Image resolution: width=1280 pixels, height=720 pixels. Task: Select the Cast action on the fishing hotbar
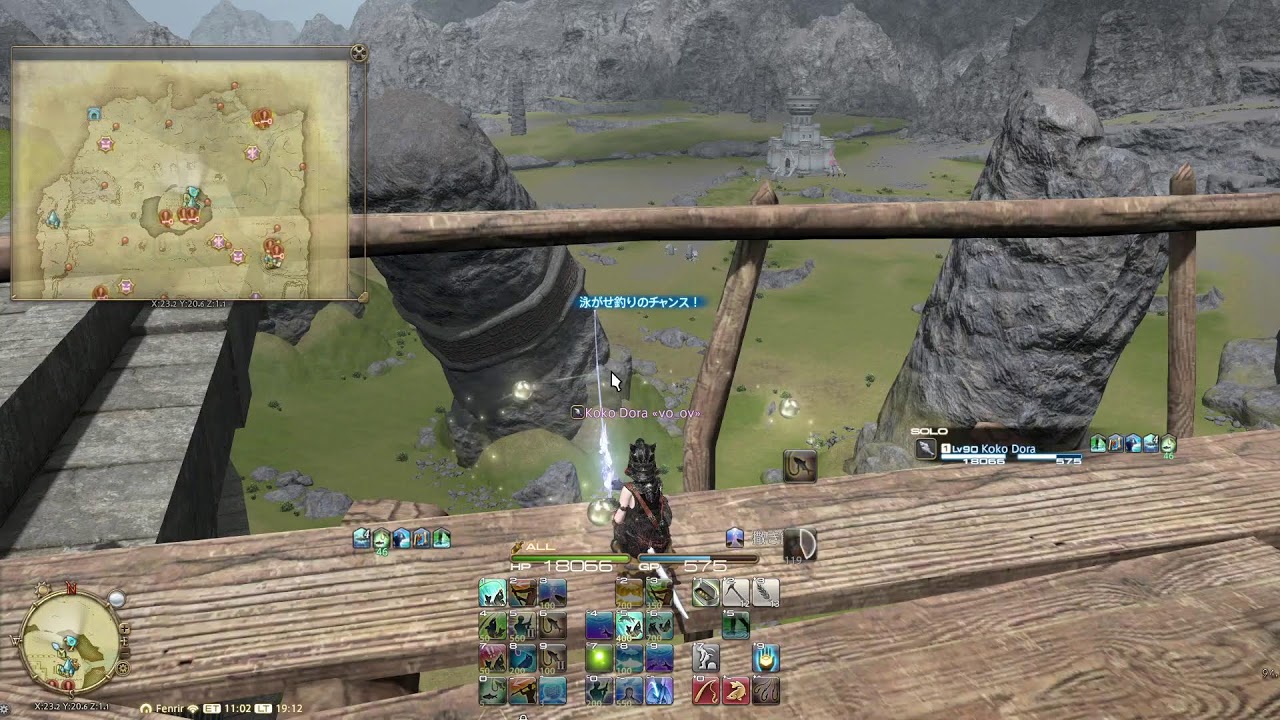[x=491, y=592]
